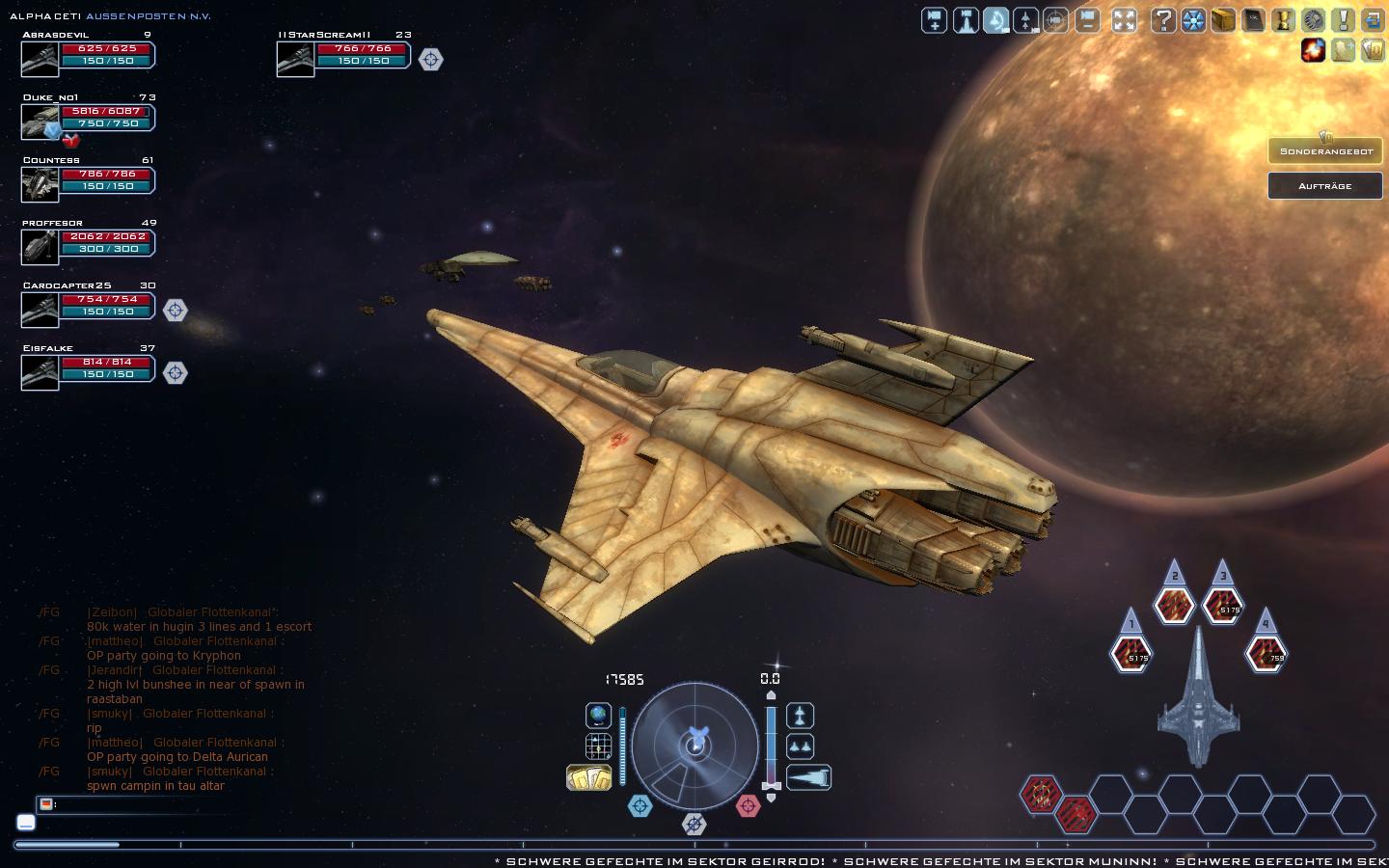Click the blue crosshair hexagon target button
Image resolution: width=1389 pixels, height=868 pixels.
(x=640, y=805)
